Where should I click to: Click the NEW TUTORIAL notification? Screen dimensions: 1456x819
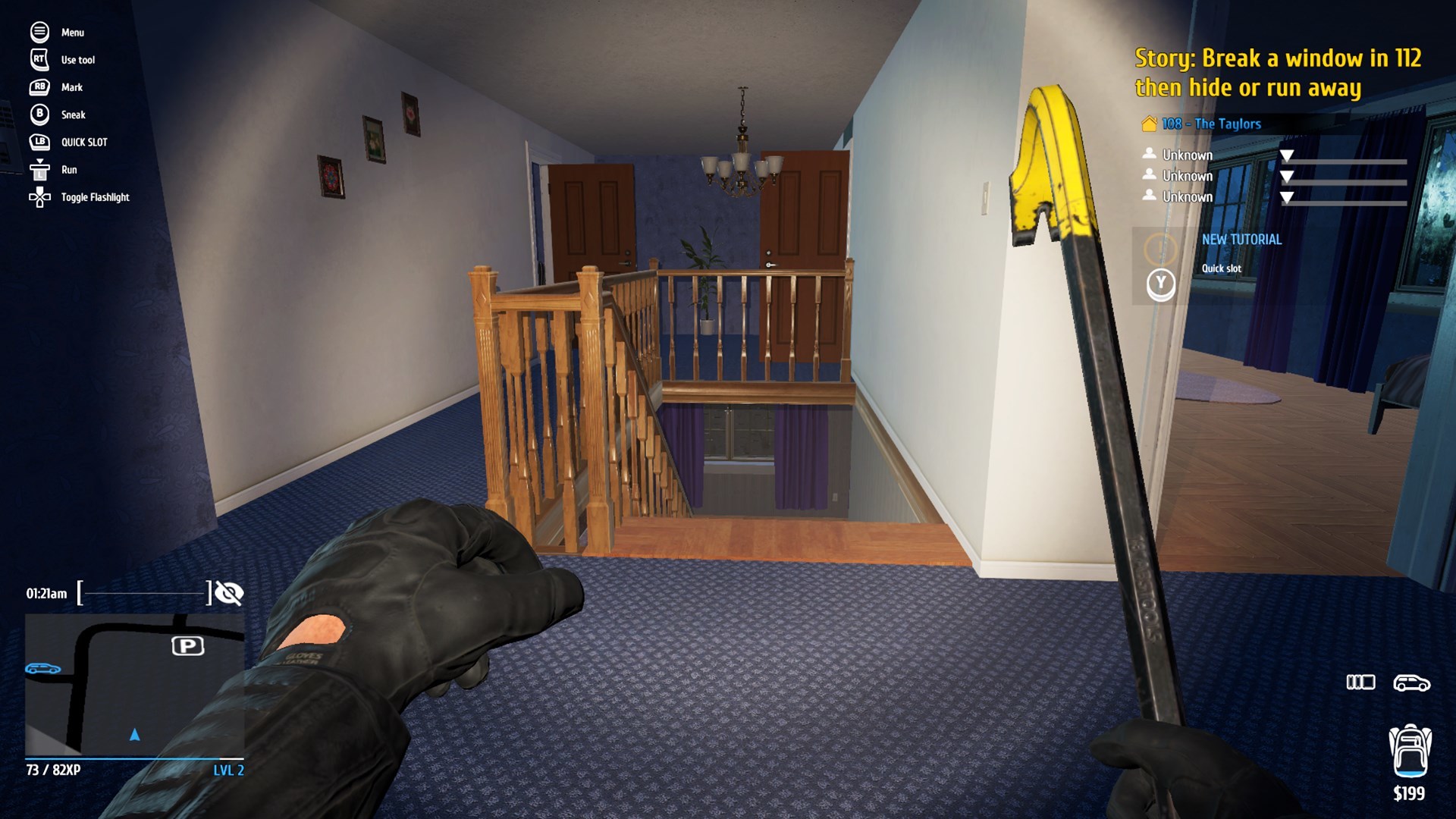(x=1242, y=240)
